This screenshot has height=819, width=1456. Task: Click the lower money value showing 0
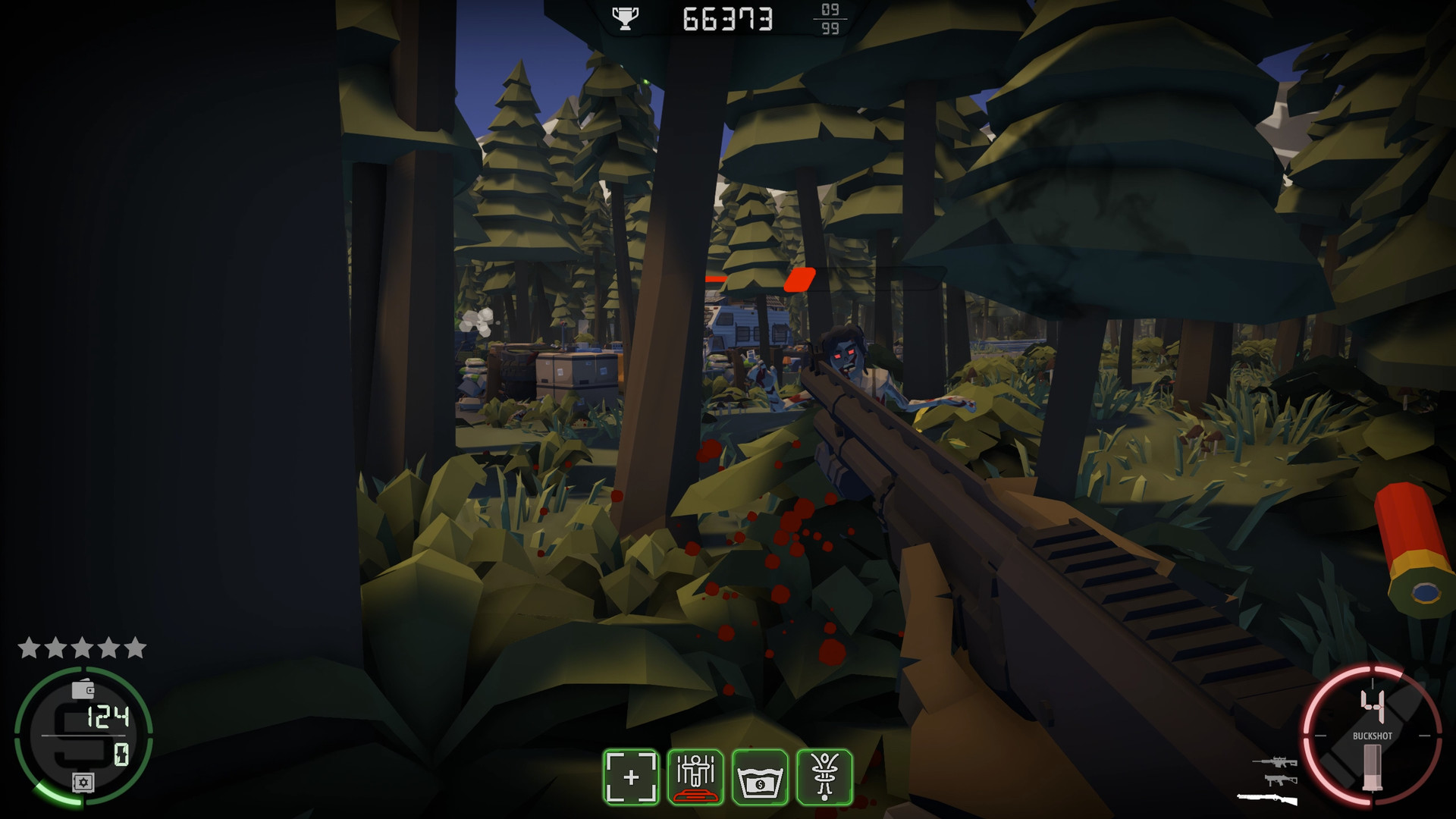(x=121, y=754)
